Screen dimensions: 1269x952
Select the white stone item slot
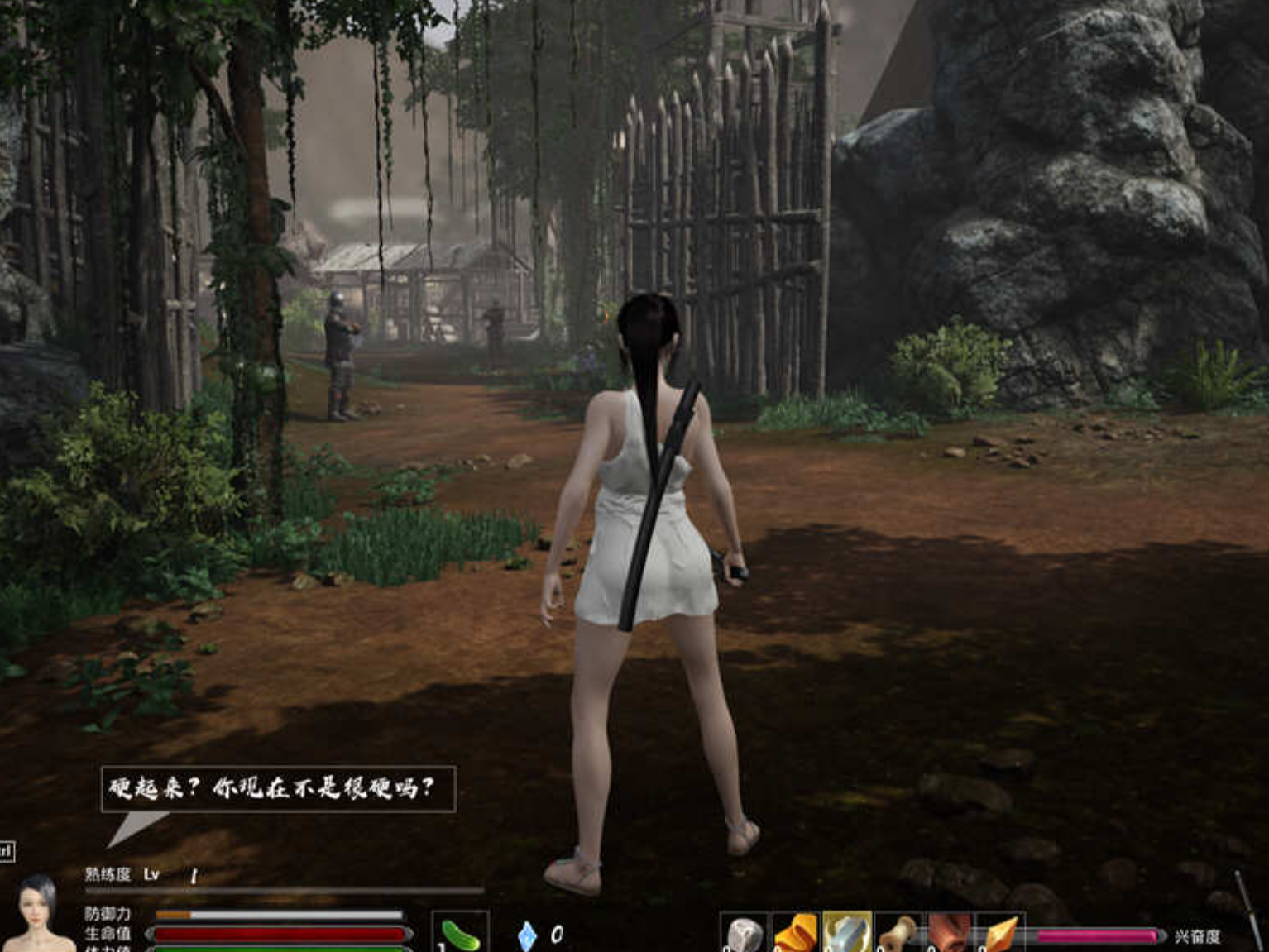tap(745, 933)
